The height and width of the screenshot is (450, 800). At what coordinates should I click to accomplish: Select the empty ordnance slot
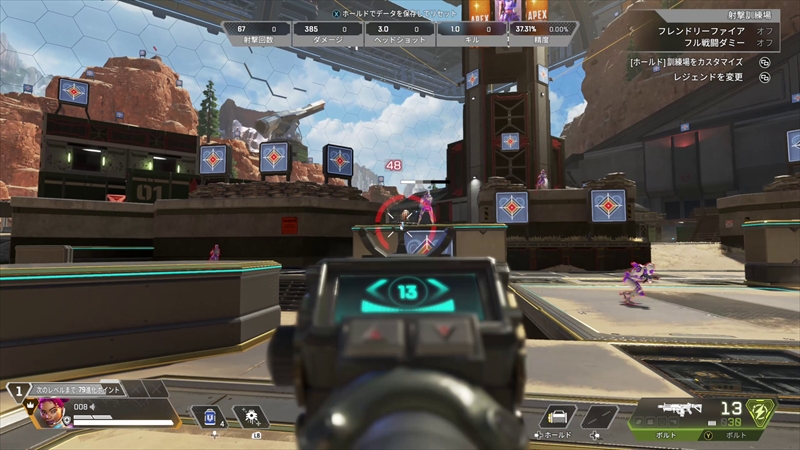[600, 416]
